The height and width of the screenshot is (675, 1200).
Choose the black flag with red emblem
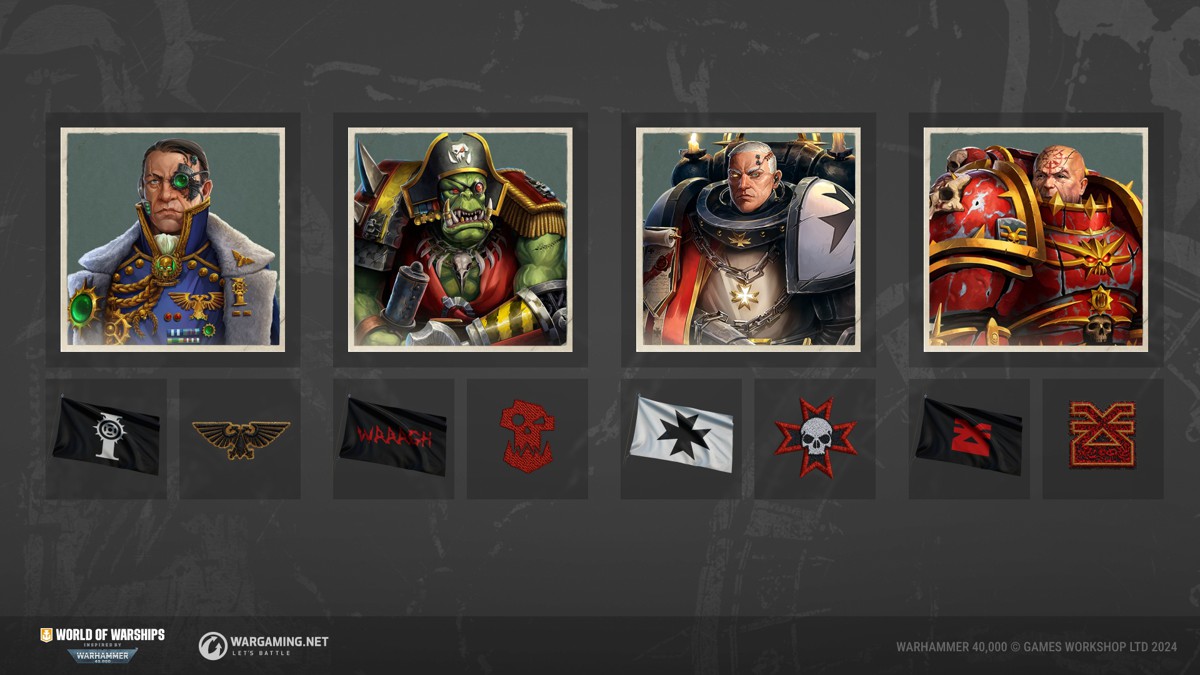[969, 437]
